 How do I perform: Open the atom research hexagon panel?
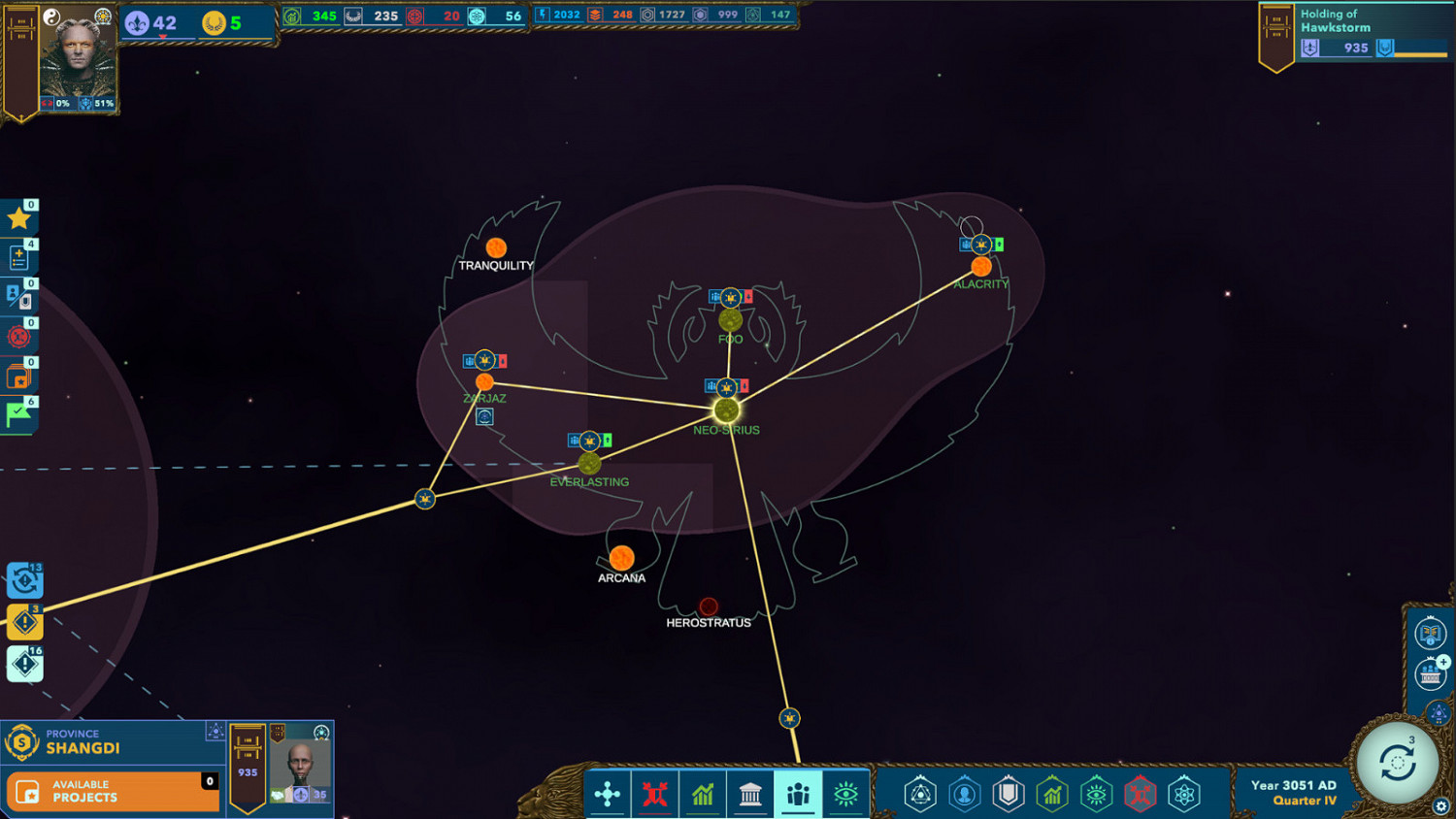(1184, 794)
